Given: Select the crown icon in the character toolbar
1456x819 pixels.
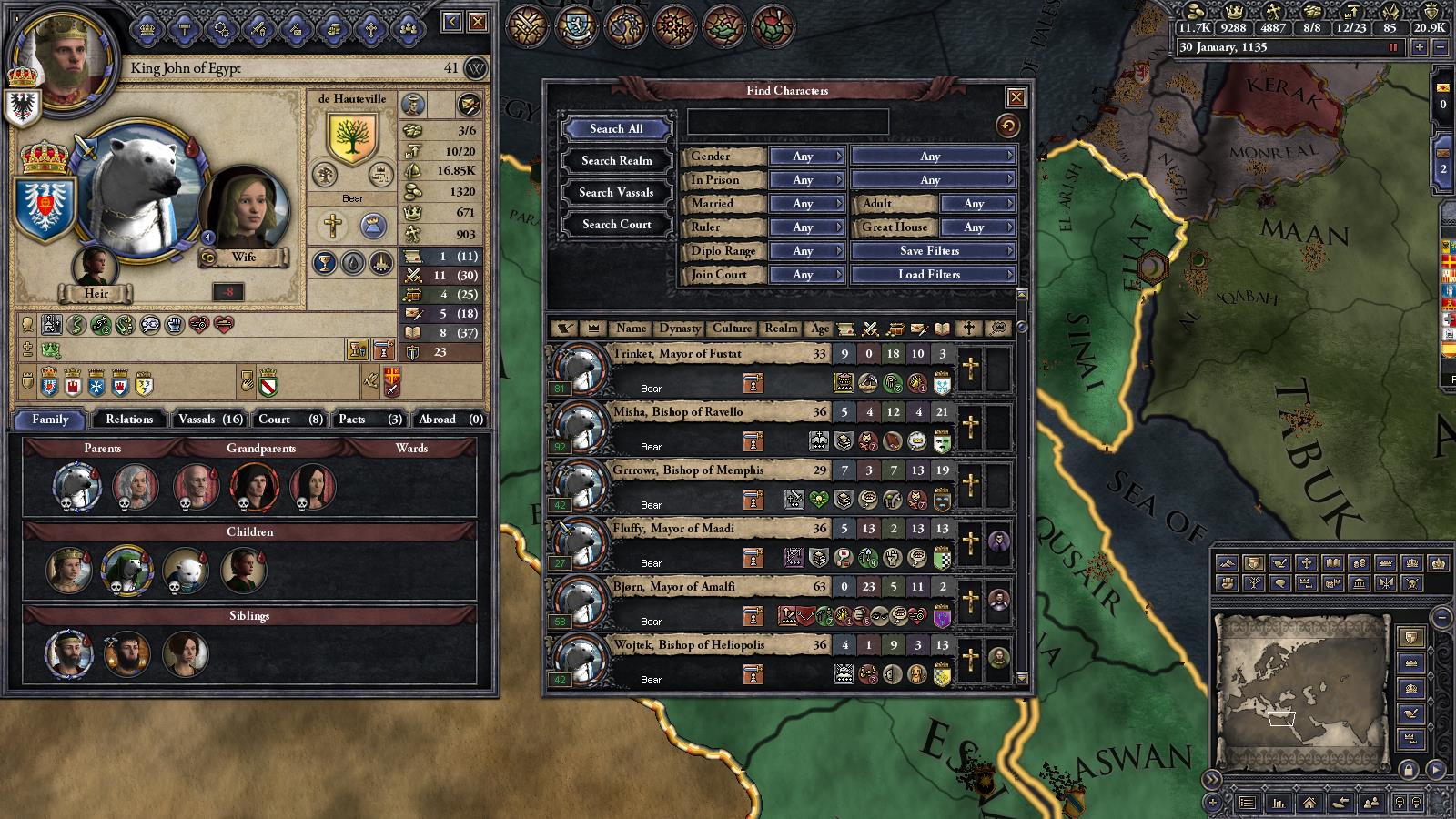Looking at the screenshot, I should pyautogui.click(x=146, y=30).
